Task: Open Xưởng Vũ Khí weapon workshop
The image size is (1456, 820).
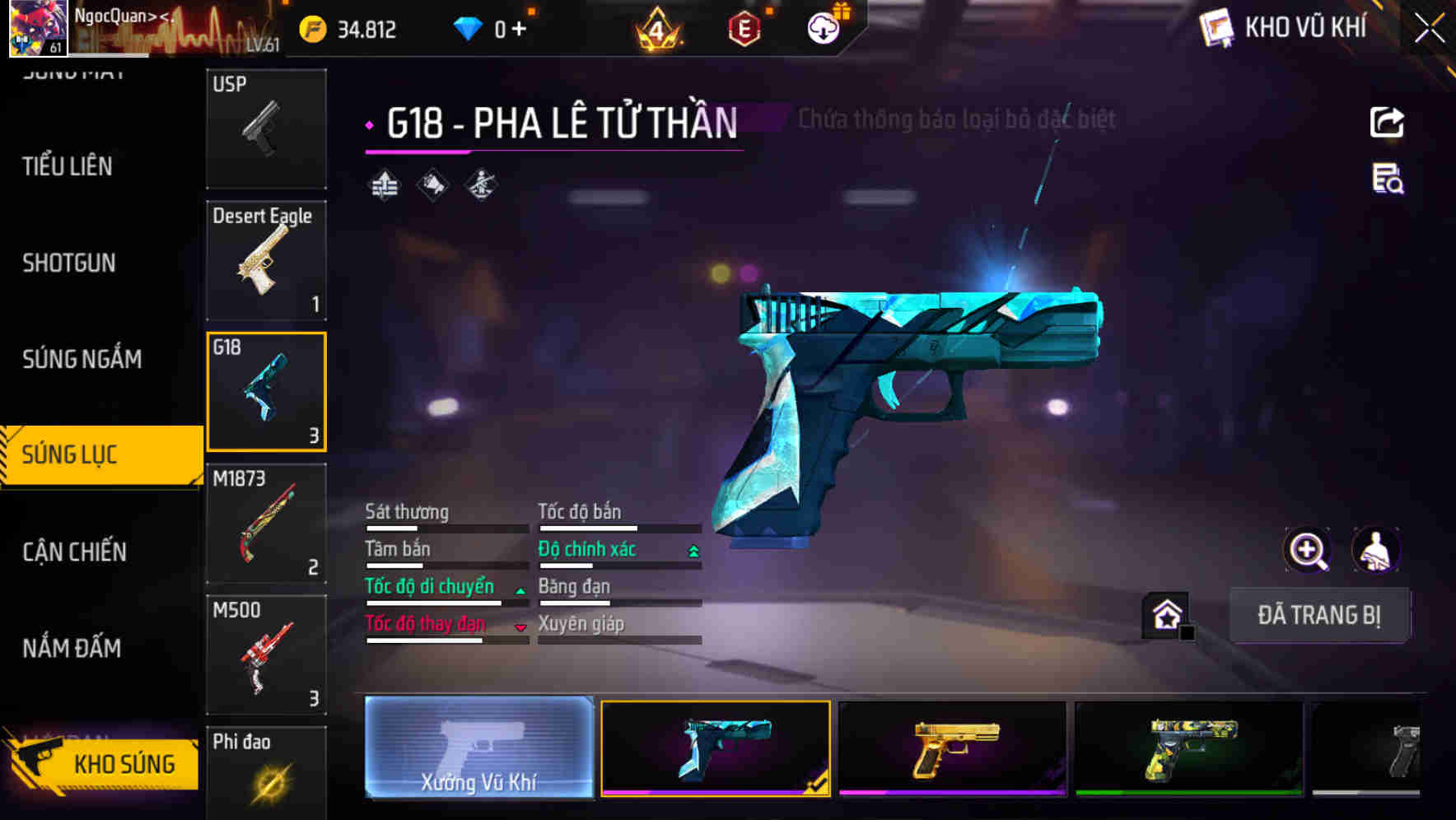Action: coord(478,748)
